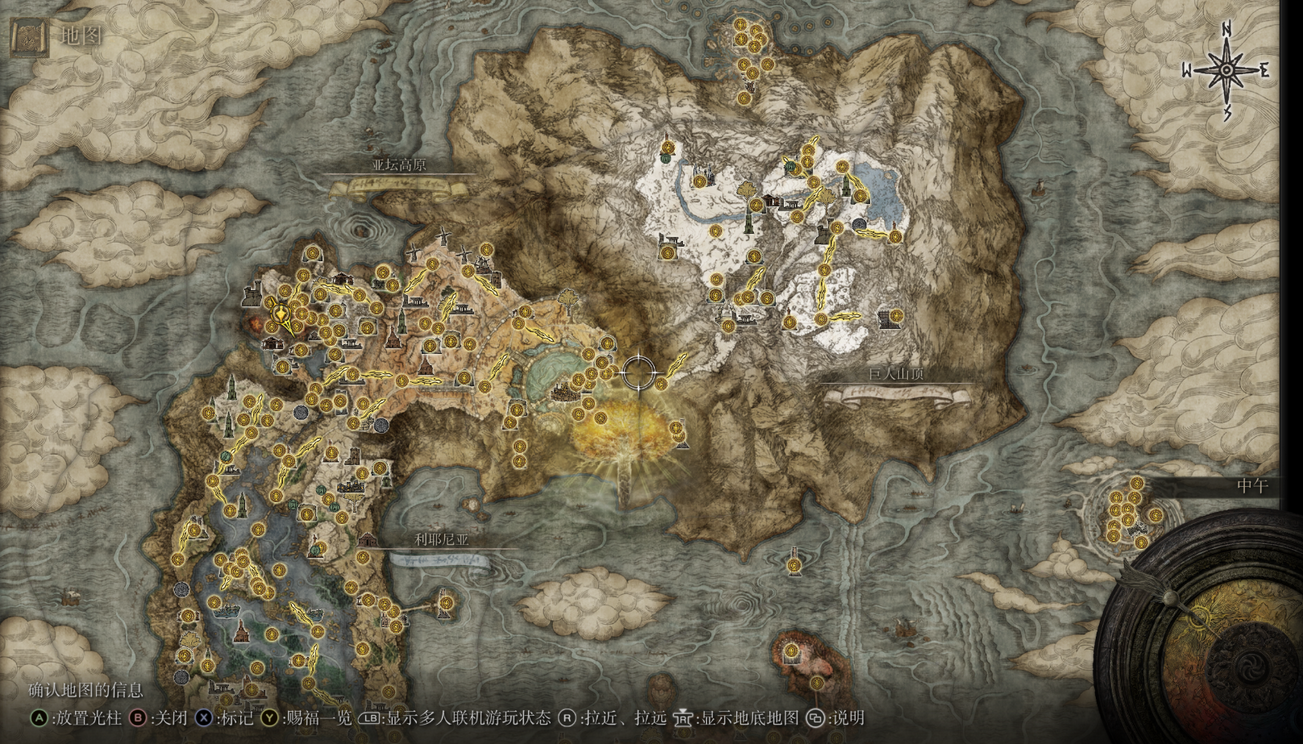Viewport: 1303px width, 744px height.
Task: Choose the lone grace marker in the sea below the Erdtree
Action: coord(793,565)
